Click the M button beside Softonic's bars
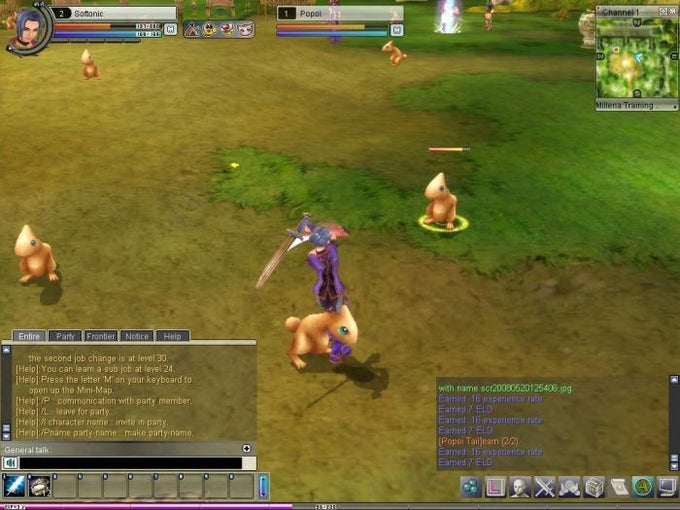 coord(170,30)
